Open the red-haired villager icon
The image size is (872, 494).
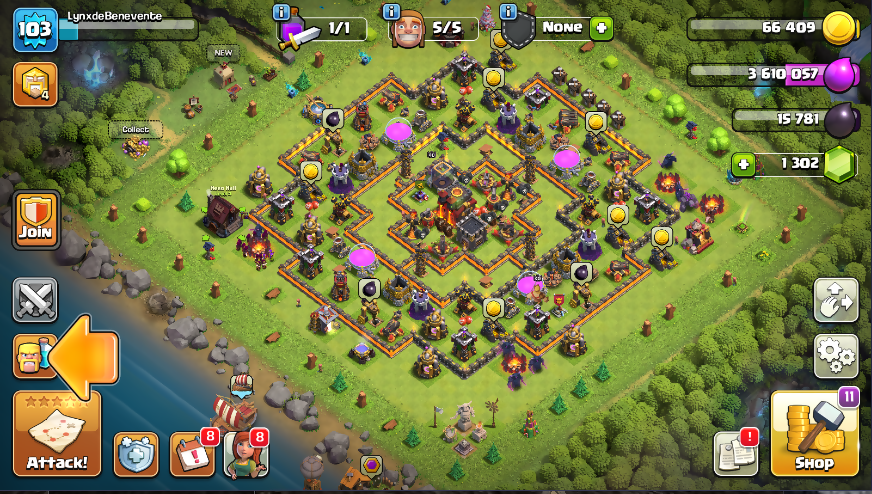point(245,455)
